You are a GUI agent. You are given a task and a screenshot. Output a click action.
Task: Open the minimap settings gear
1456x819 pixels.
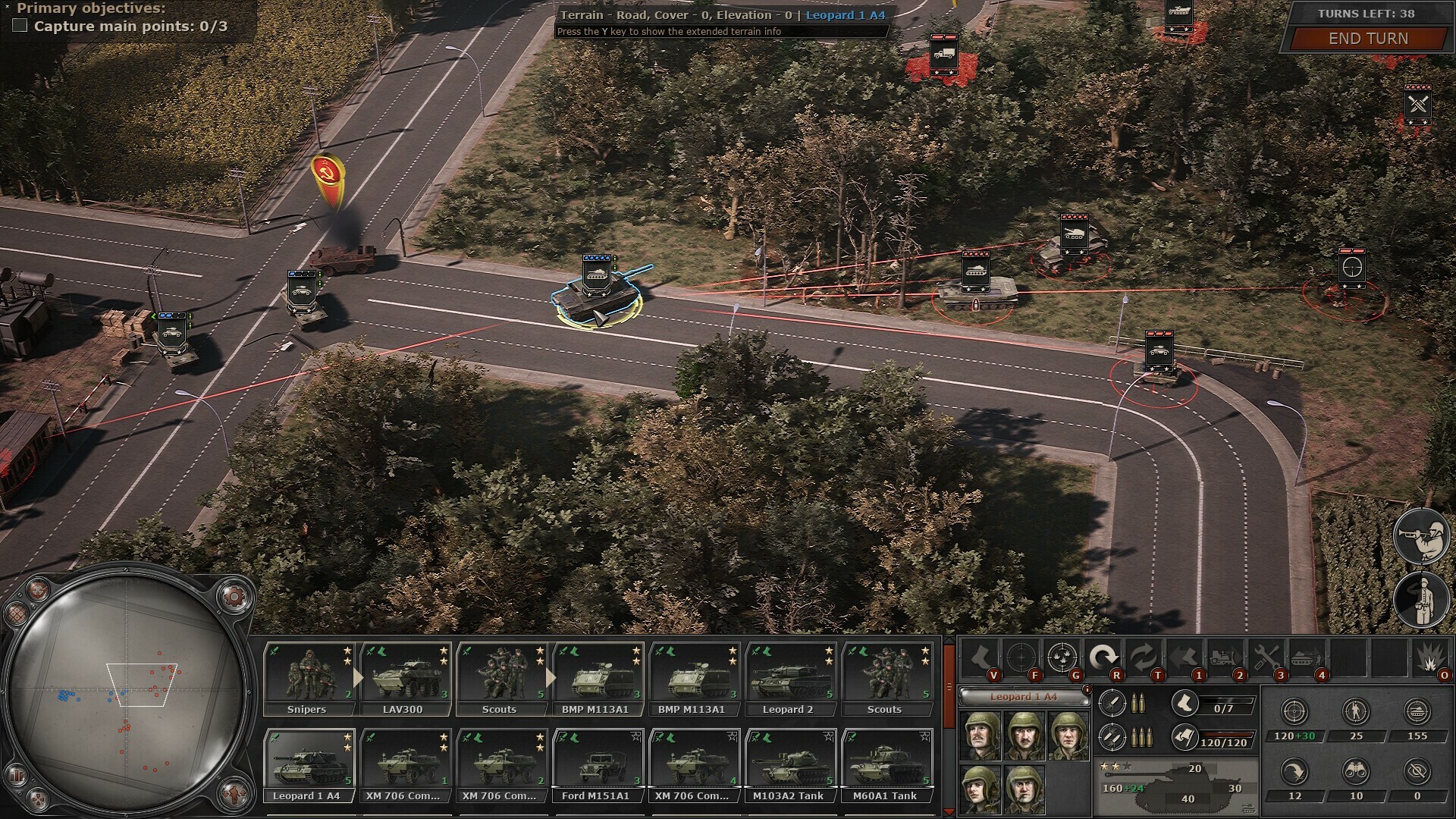click(x=233, y=595)
